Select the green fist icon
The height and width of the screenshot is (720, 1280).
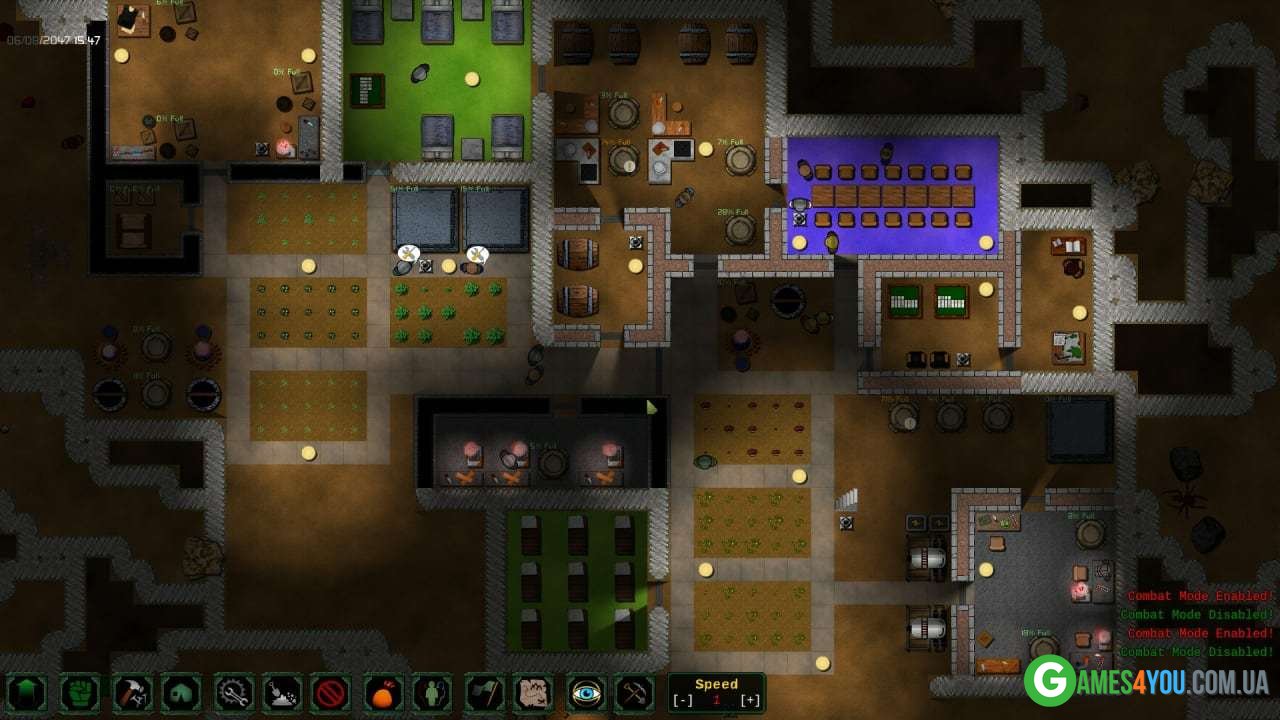point(80,692)
